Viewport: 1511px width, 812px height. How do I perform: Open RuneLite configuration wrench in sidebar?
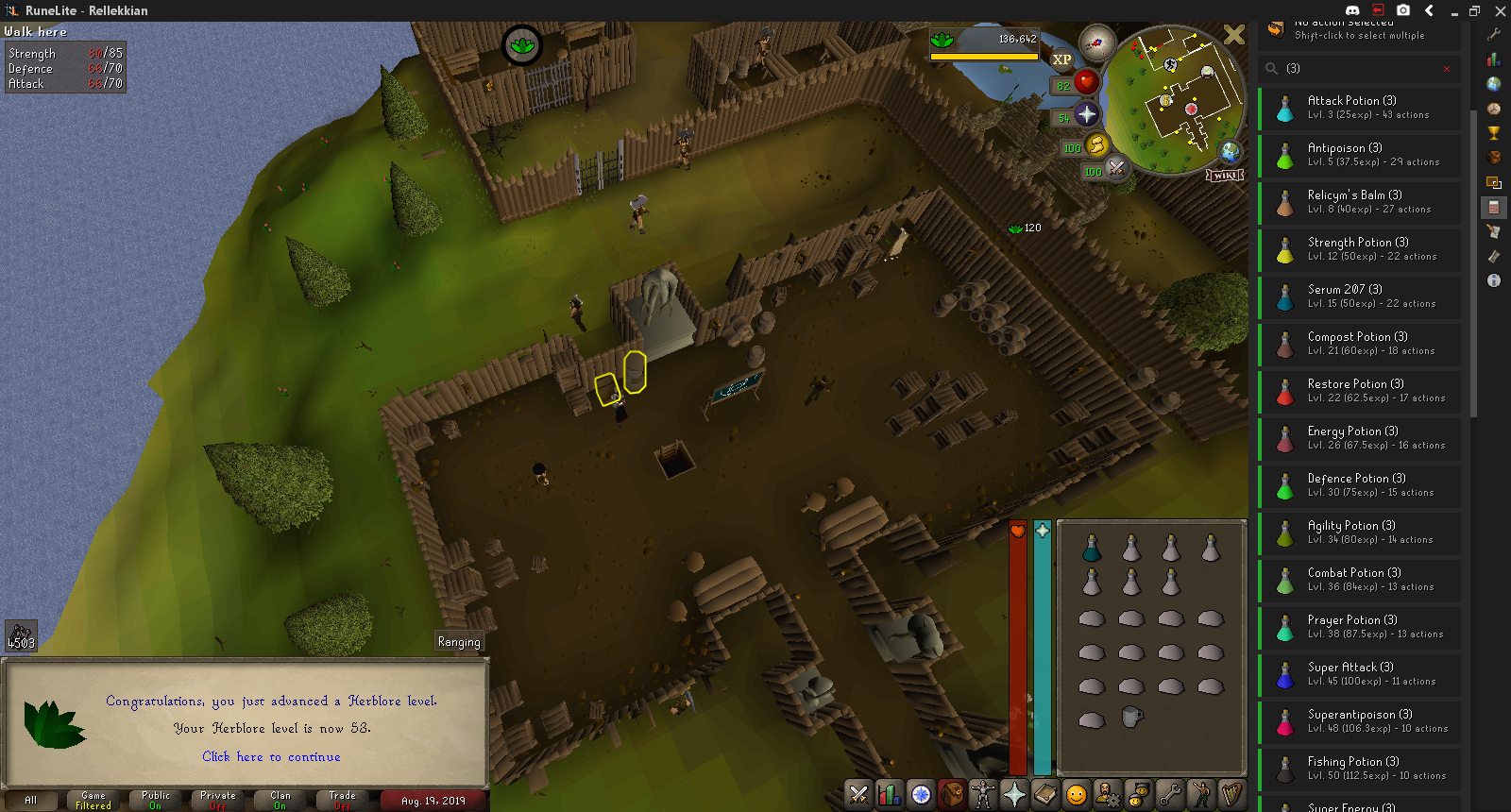coord(1494,35)
